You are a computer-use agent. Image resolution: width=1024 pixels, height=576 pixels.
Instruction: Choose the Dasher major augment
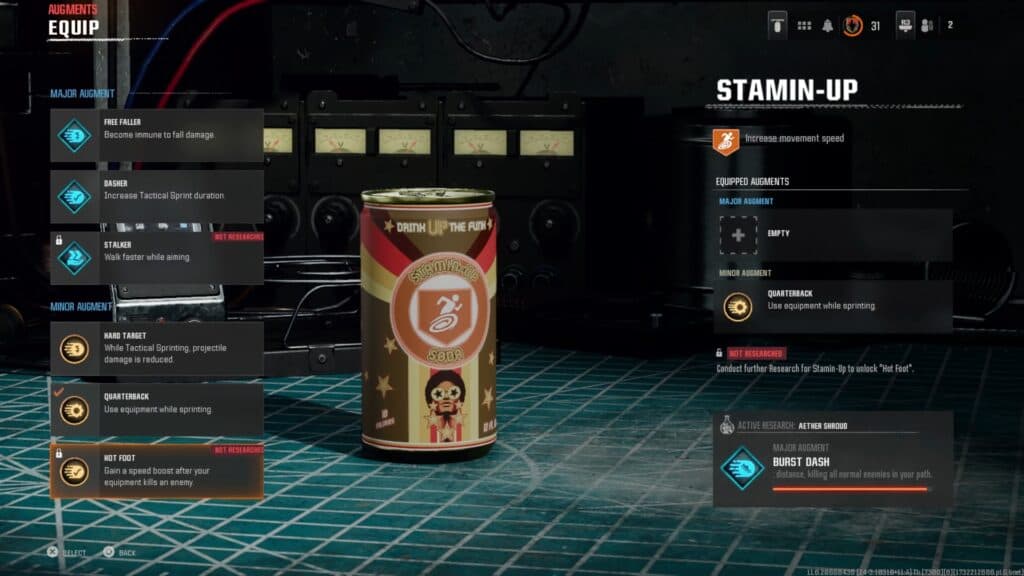coord(157,196)
